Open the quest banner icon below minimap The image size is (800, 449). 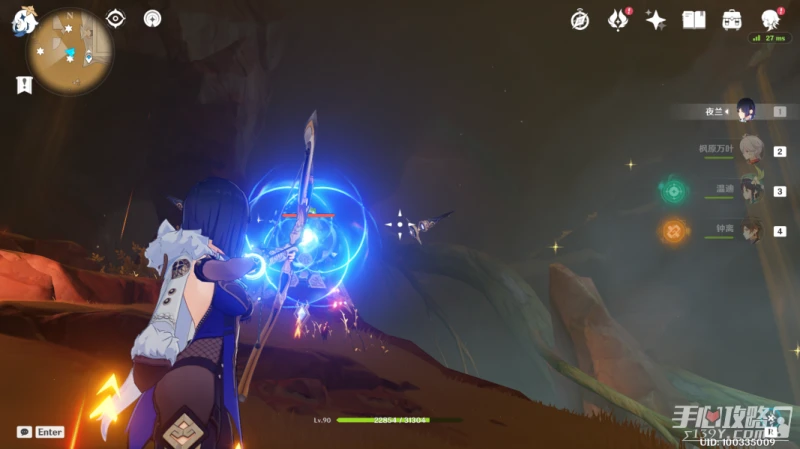[x=24, y=85]
